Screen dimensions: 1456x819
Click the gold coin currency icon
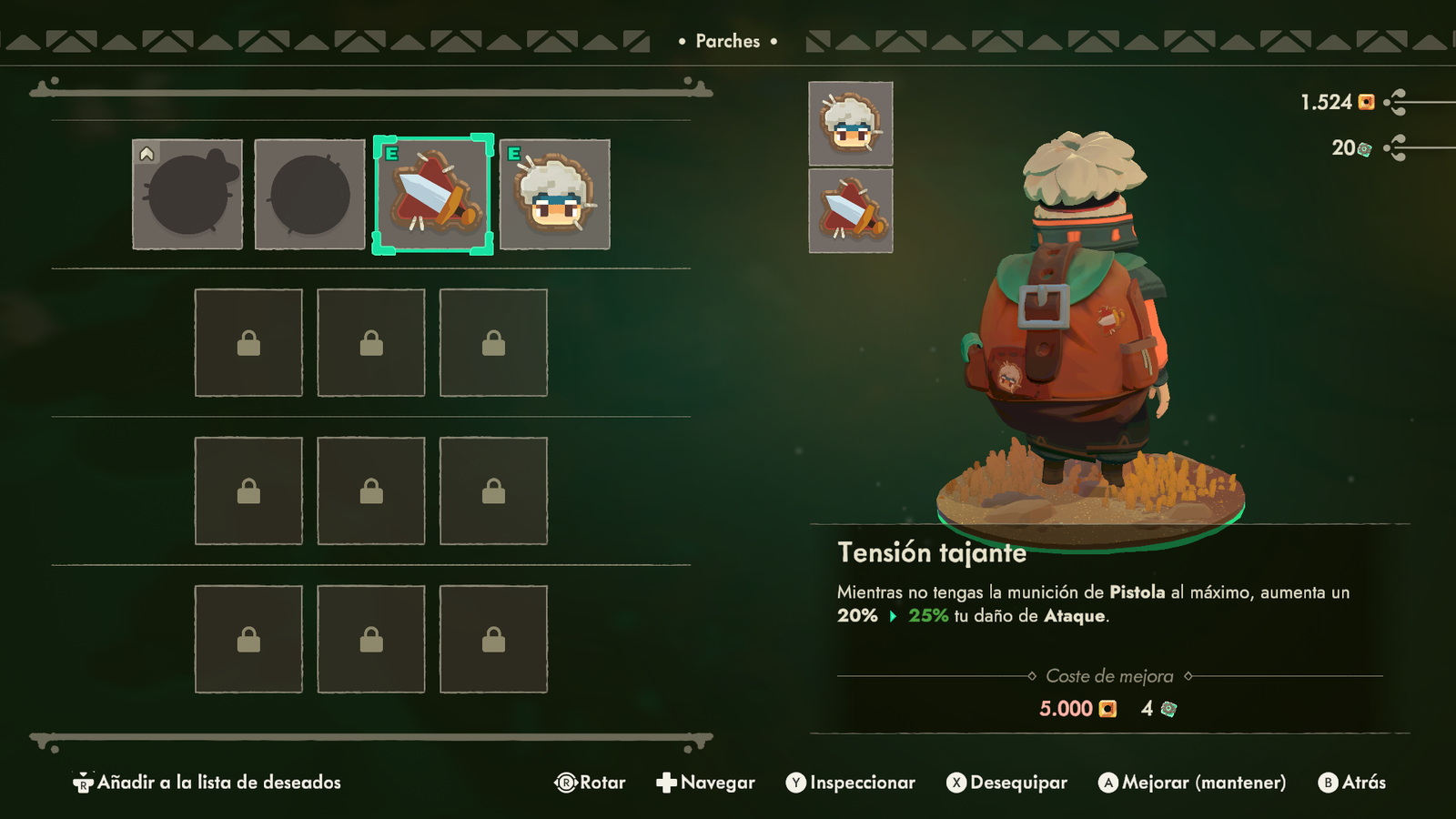[x=1365, y=104]
